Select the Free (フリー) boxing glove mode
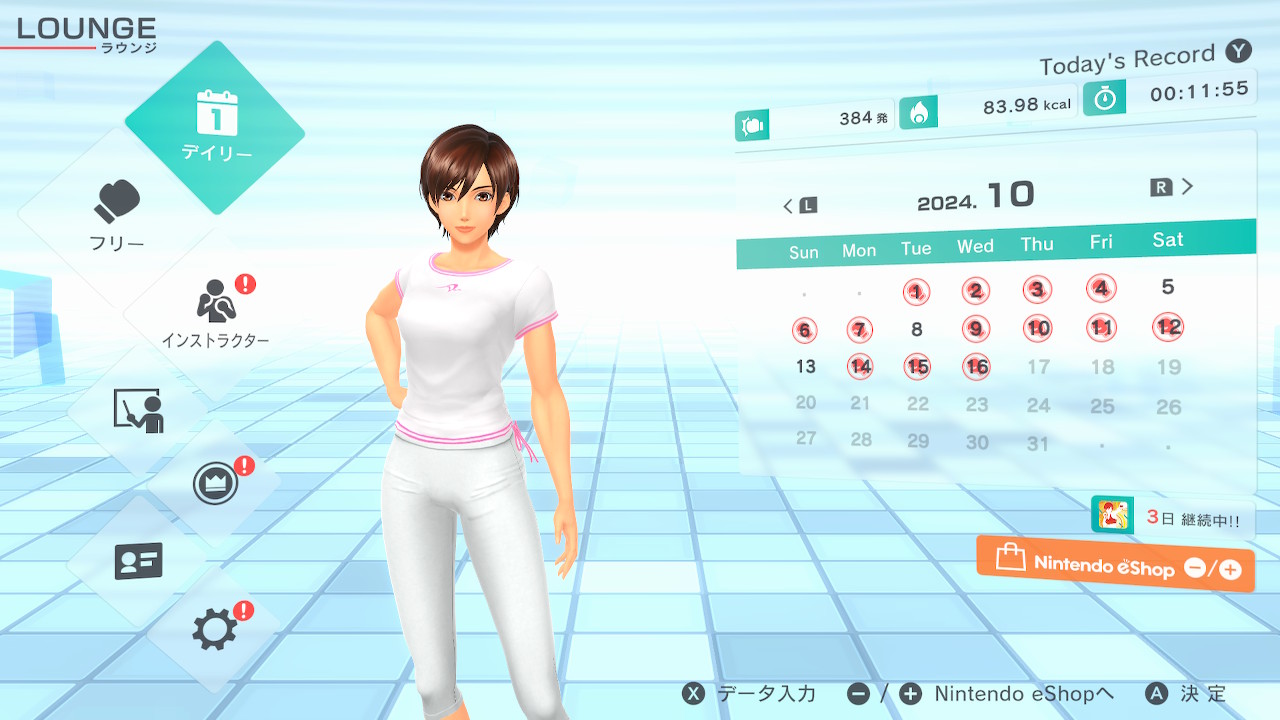 pyautogui.click(x=118, y=215)
